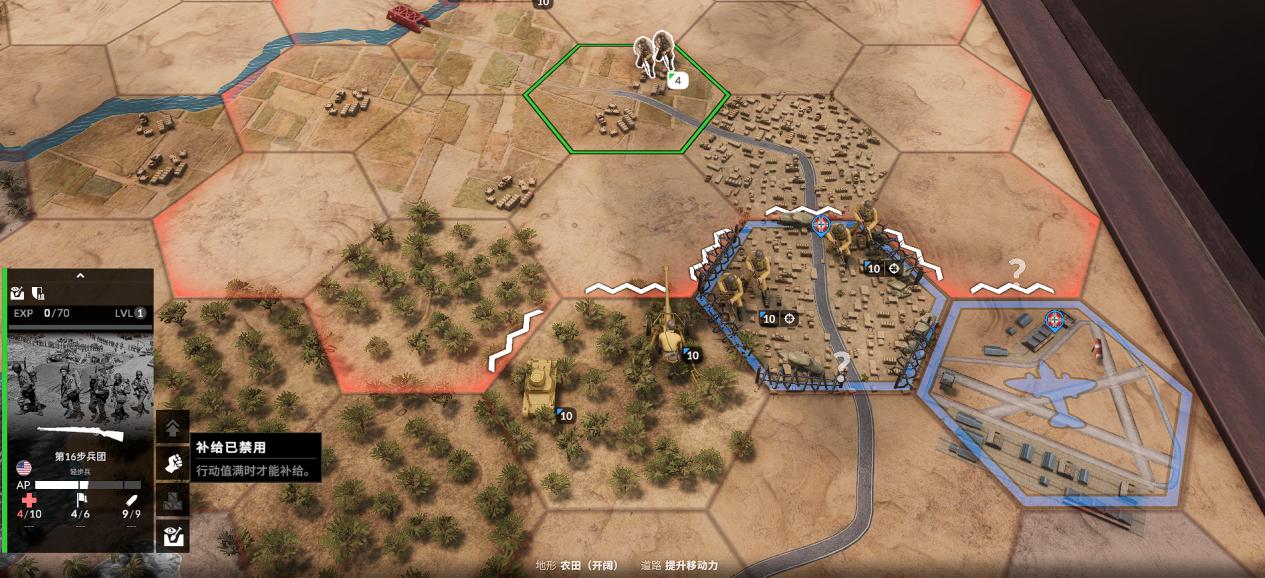Click the bottom checkbox-tray action button
This screenshot has height=578, width=1265.
[x=173, y=535]
